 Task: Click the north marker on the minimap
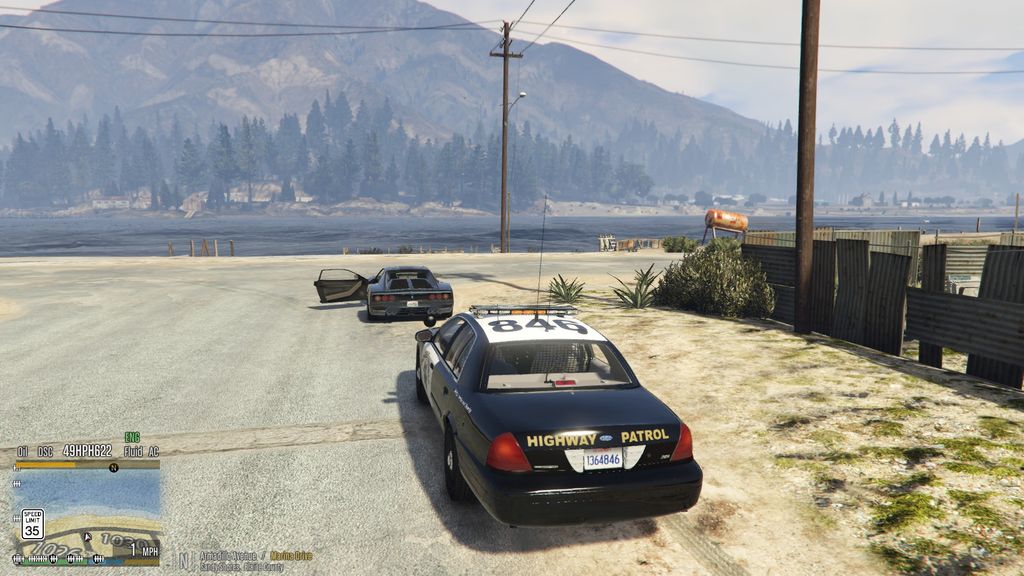click(x=113, y=467)
